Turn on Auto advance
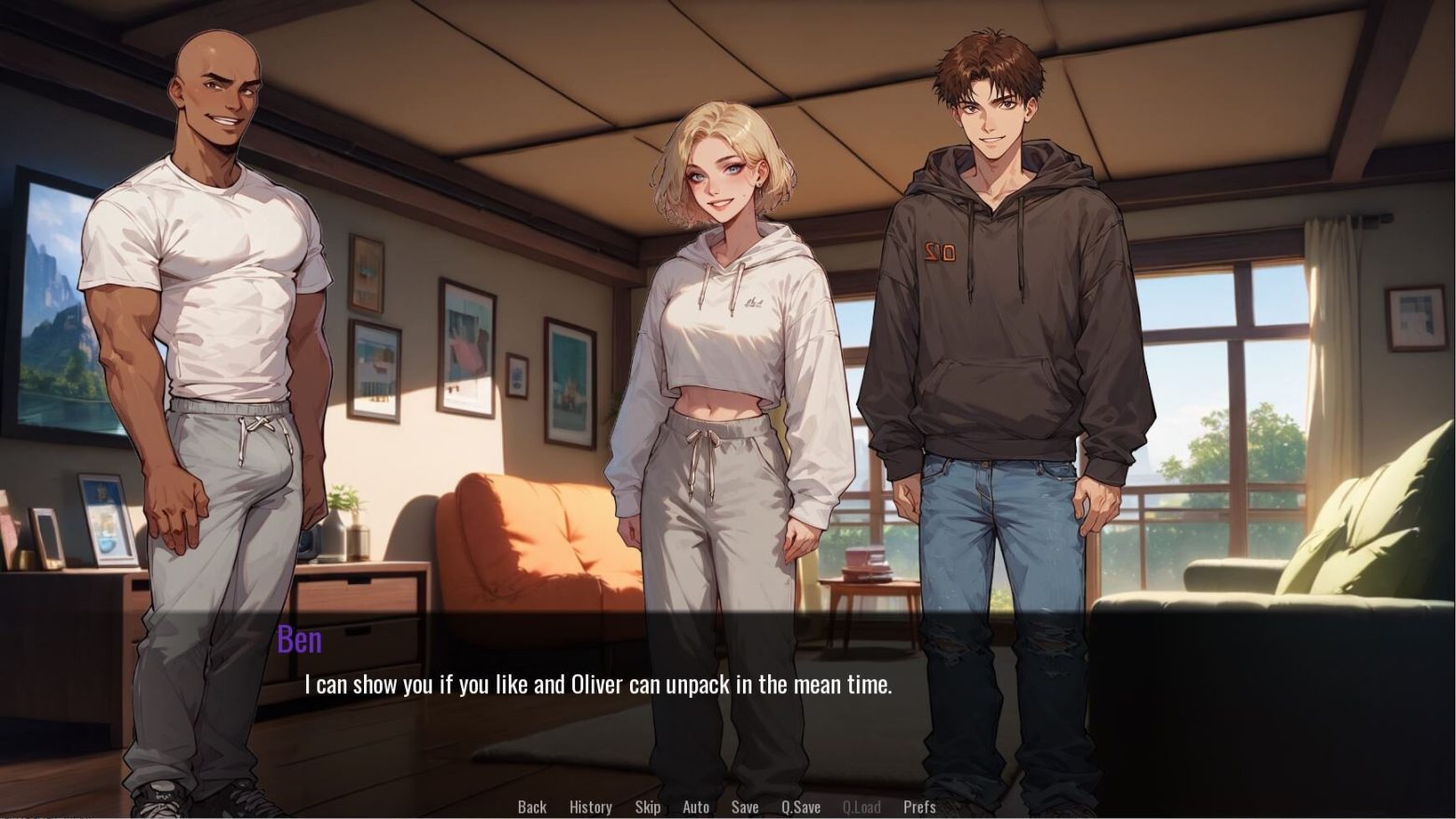 (696, 807)
